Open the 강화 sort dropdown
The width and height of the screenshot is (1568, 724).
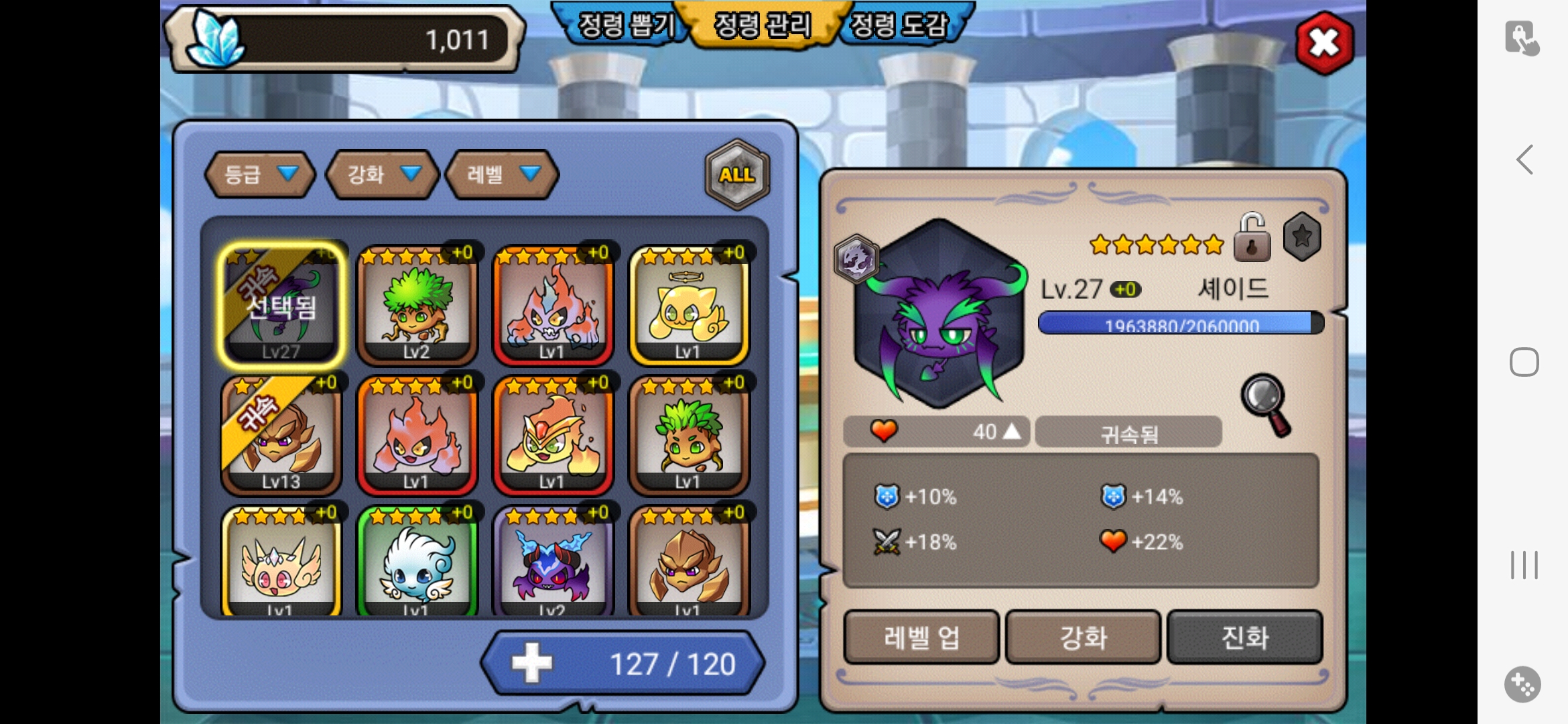pyautogui.click(x=383, y=174)
